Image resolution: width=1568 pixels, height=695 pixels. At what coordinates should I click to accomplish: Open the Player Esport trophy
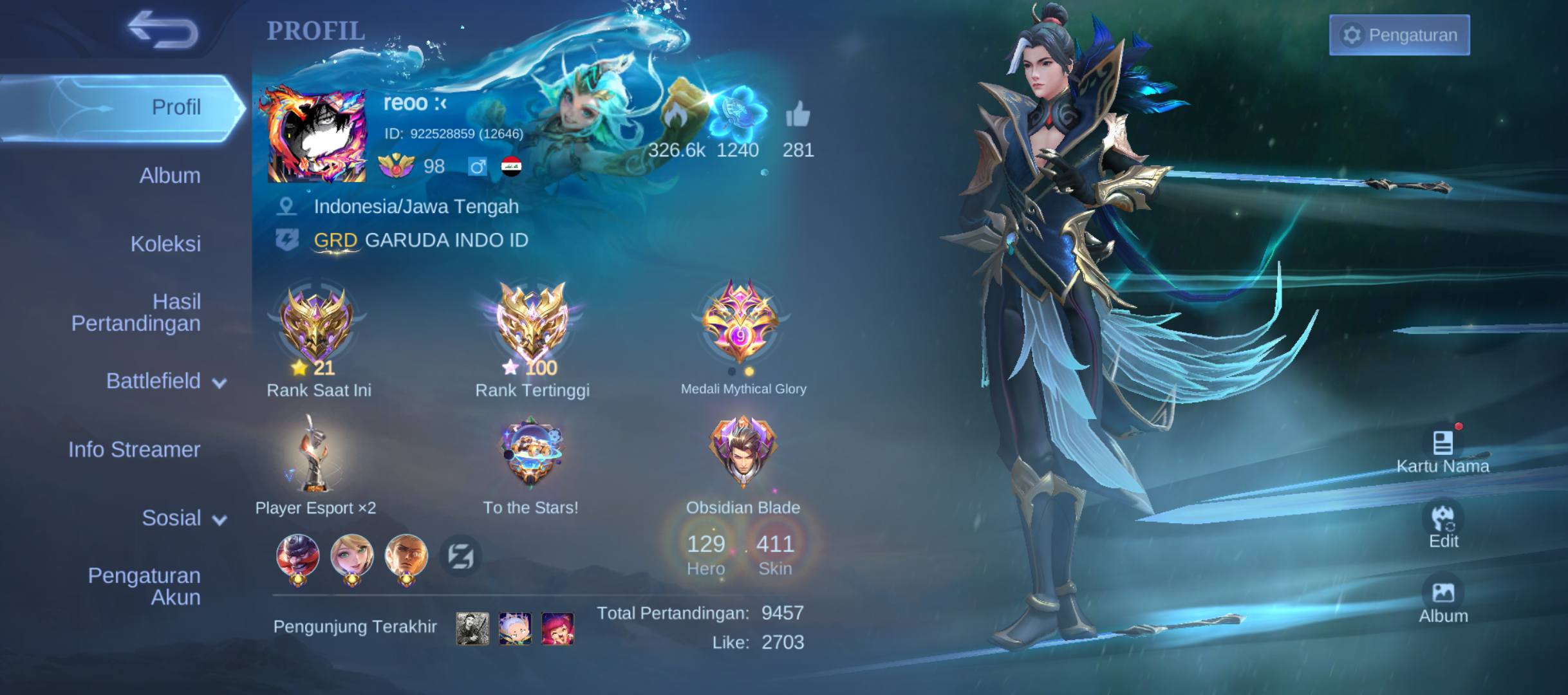coord(315,454)
